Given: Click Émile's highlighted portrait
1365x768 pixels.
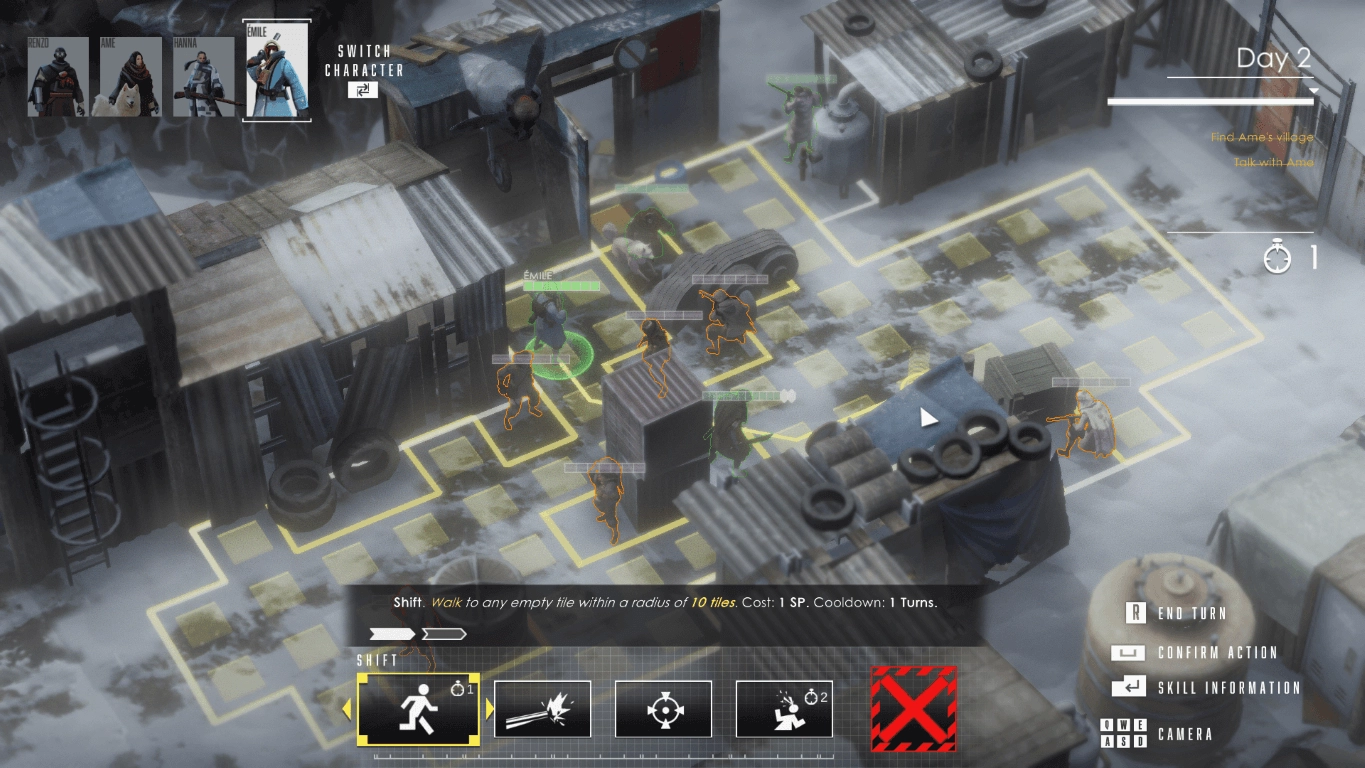Looking at the screenshot, I should [x=276, y=71].
